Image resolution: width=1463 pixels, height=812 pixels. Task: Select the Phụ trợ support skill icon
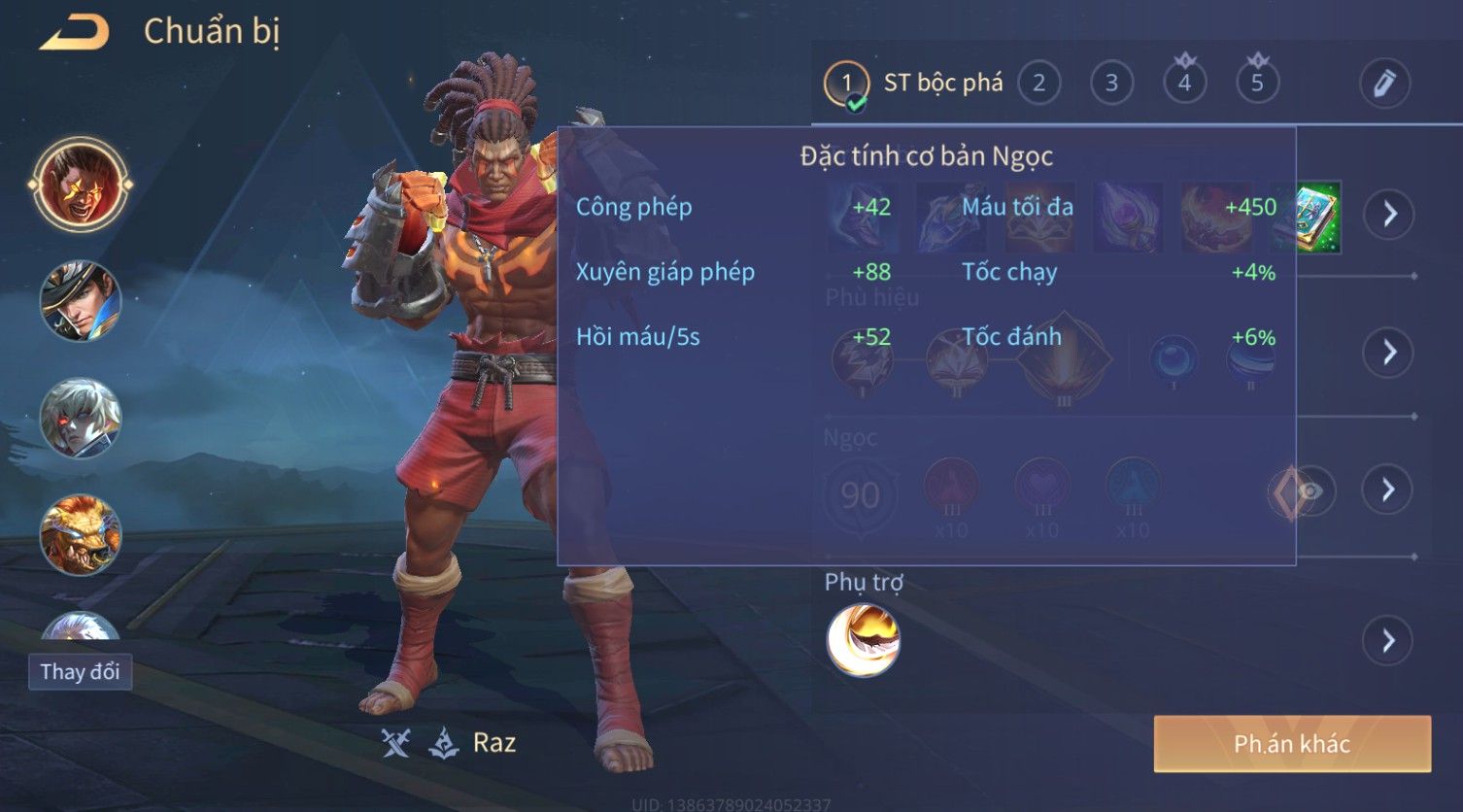click(x=863, y=640)
